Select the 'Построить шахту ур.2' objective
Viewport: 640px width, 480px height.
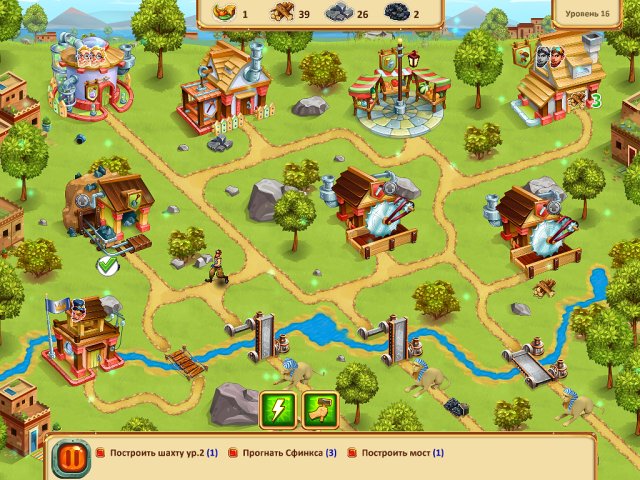(x=163, y=453)
